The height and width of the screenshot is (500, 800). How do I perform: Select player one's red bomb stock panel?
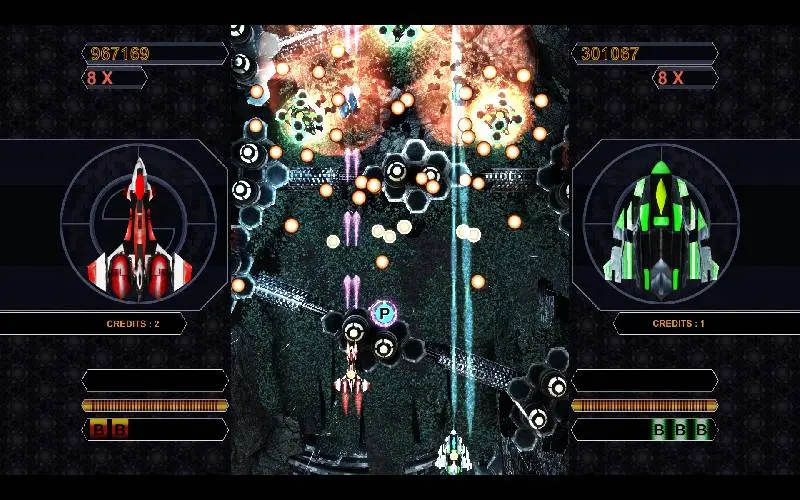pos(154,430)
